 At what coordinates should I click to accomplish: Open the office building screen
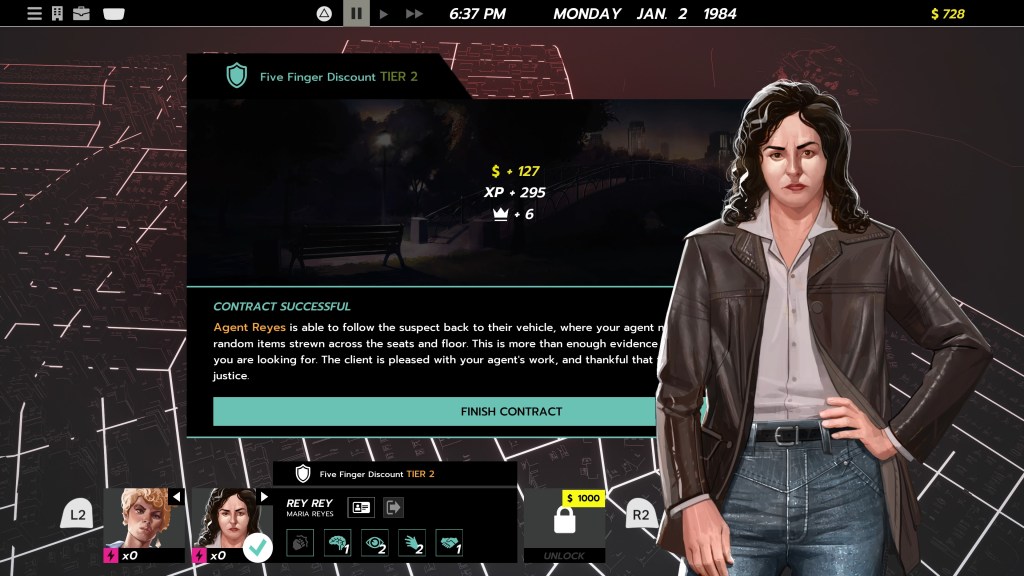[58, 14]
